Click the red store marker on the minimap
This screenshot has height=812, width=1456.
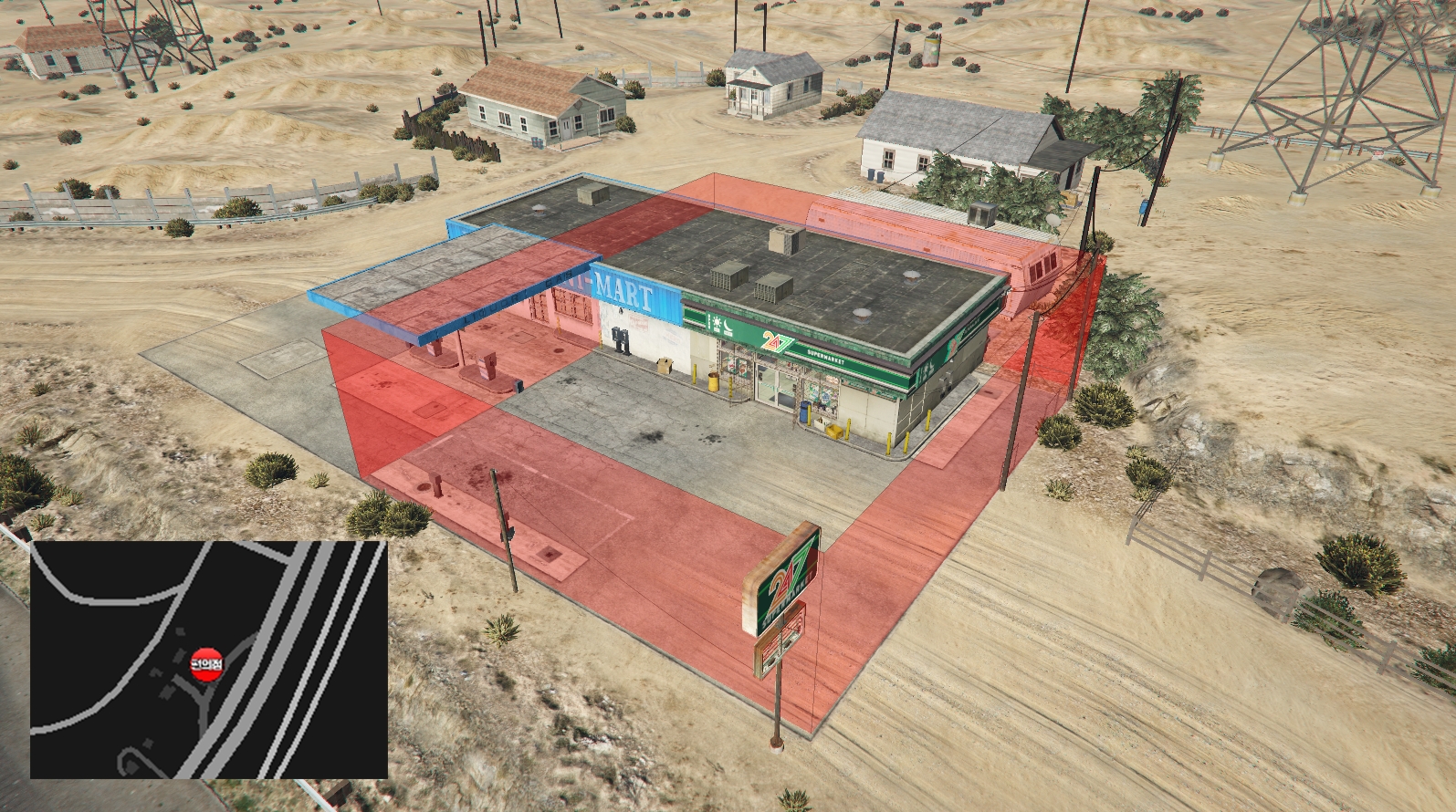click(205, 663)
